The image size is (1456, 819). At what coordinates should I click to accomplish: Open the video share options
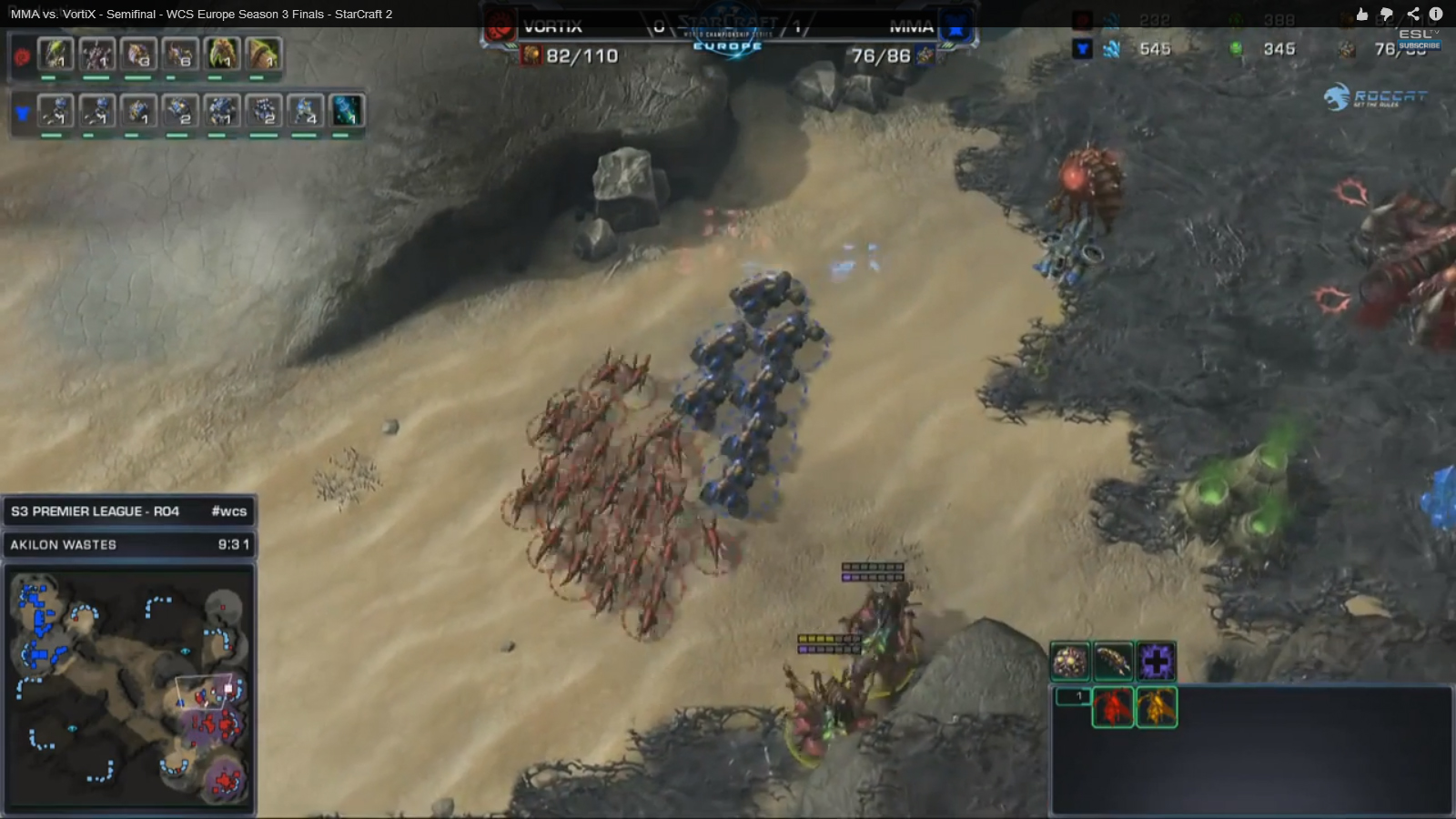[x=1412, y=14]
